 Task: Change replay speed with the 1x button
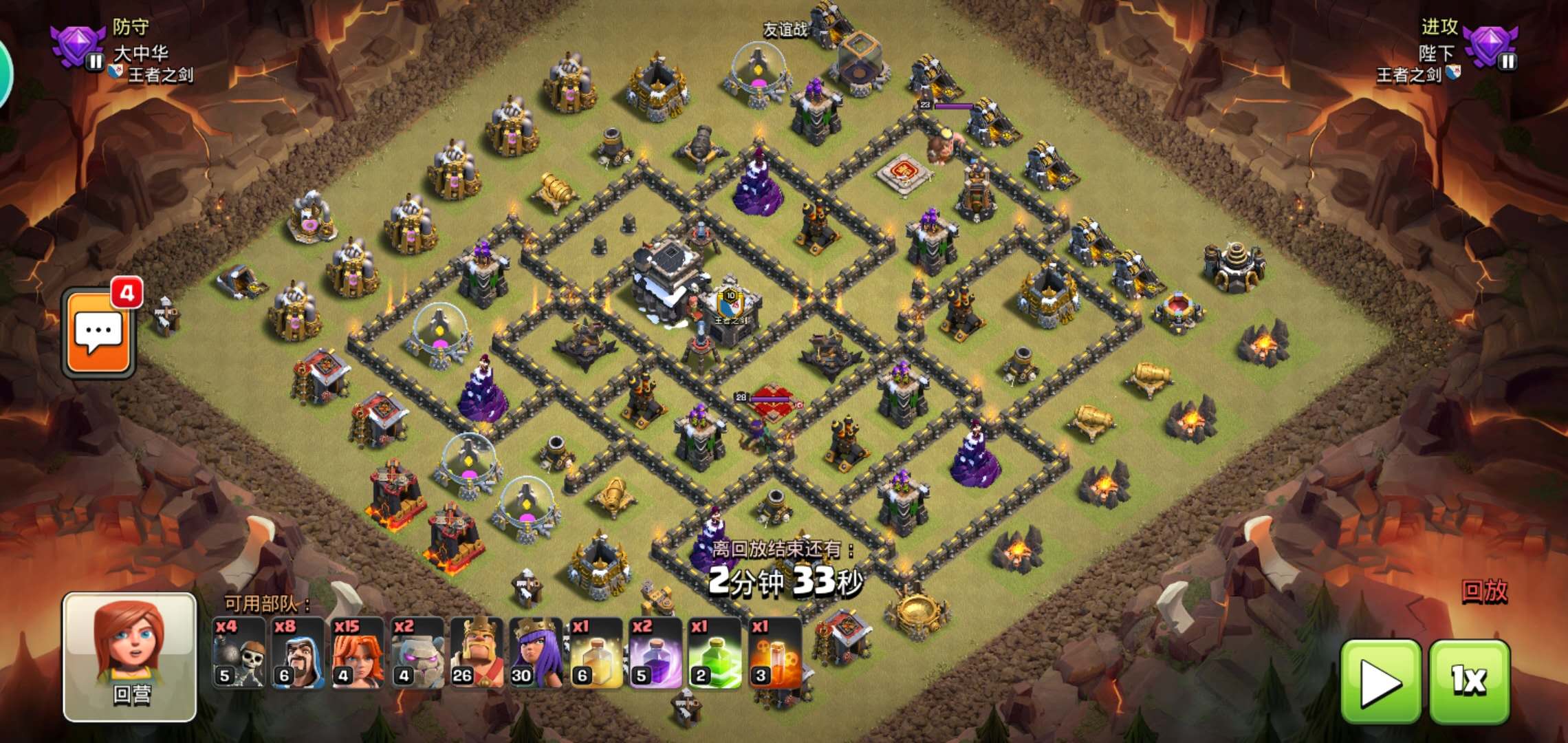coord(1470,681)
